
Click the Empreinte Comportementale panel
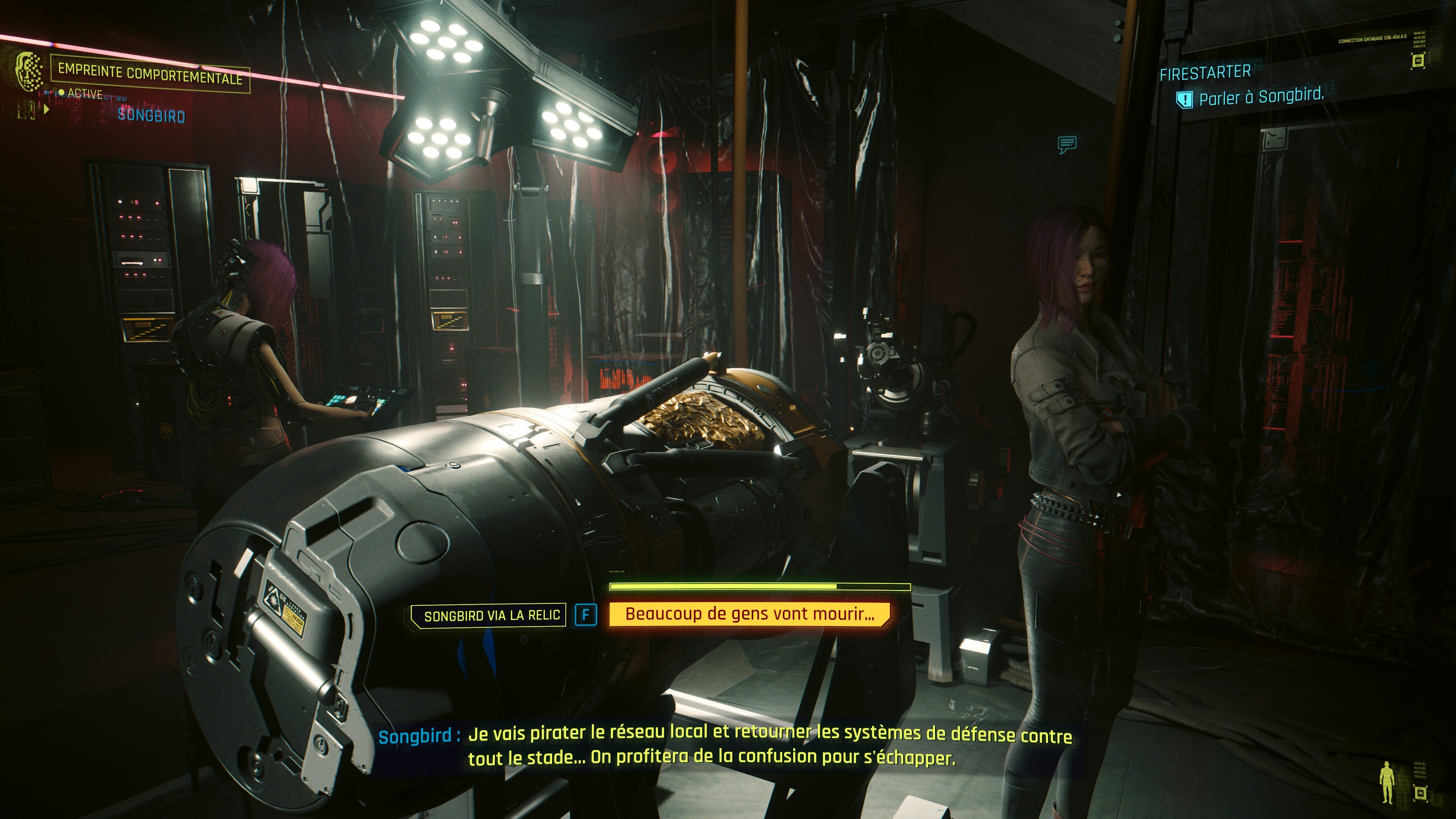[150, 74]
